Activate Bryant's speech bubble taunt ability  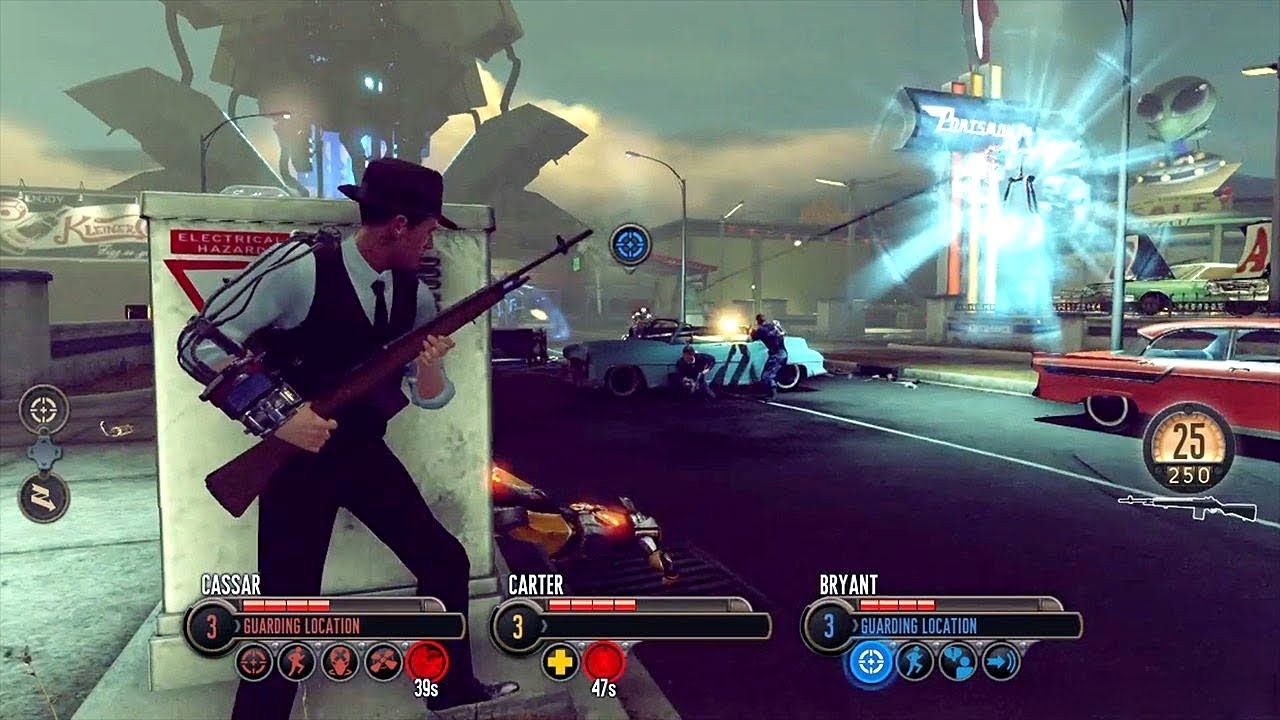tap(958, 662)
